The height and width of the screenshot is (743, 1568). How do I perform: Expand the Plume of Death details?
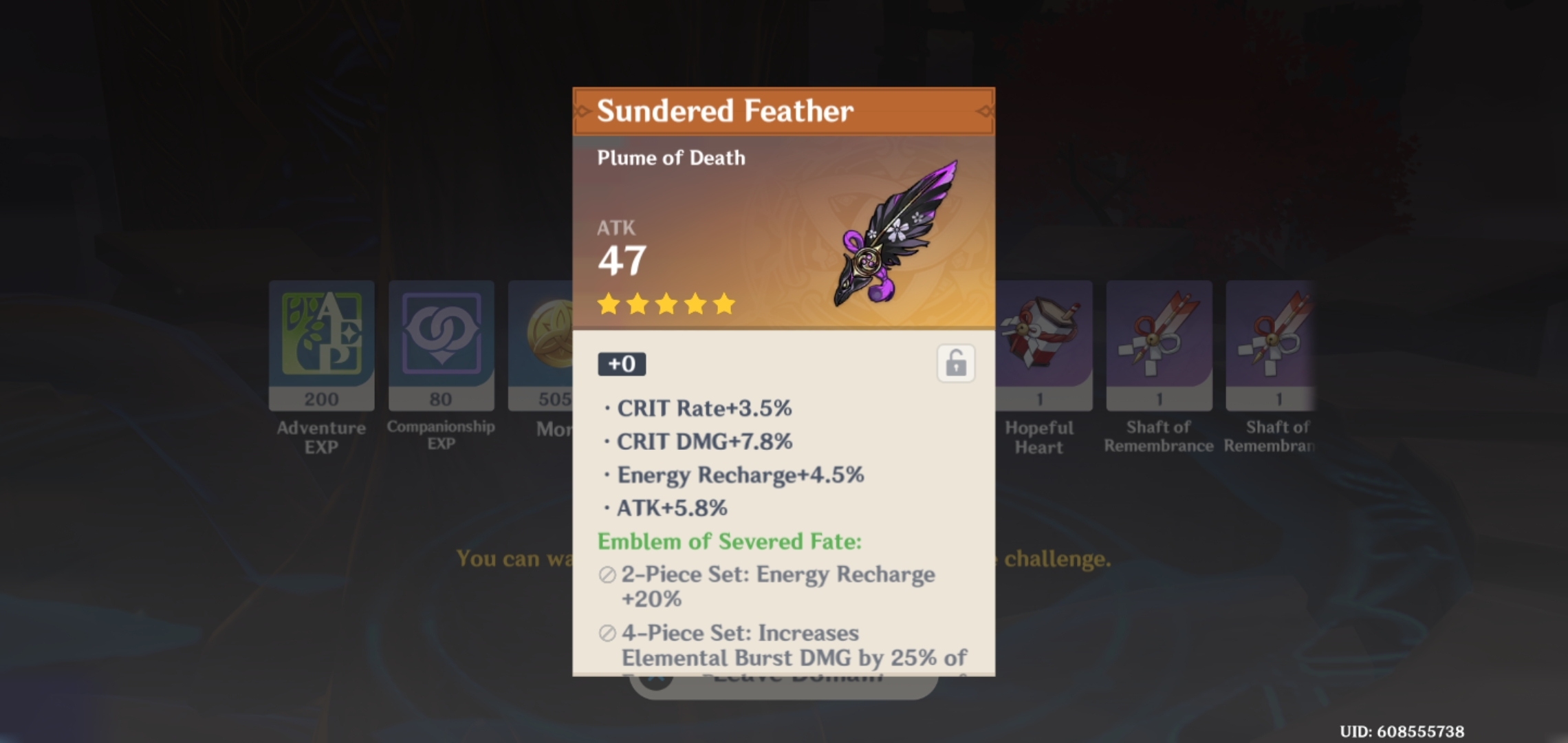coord(671,158)
